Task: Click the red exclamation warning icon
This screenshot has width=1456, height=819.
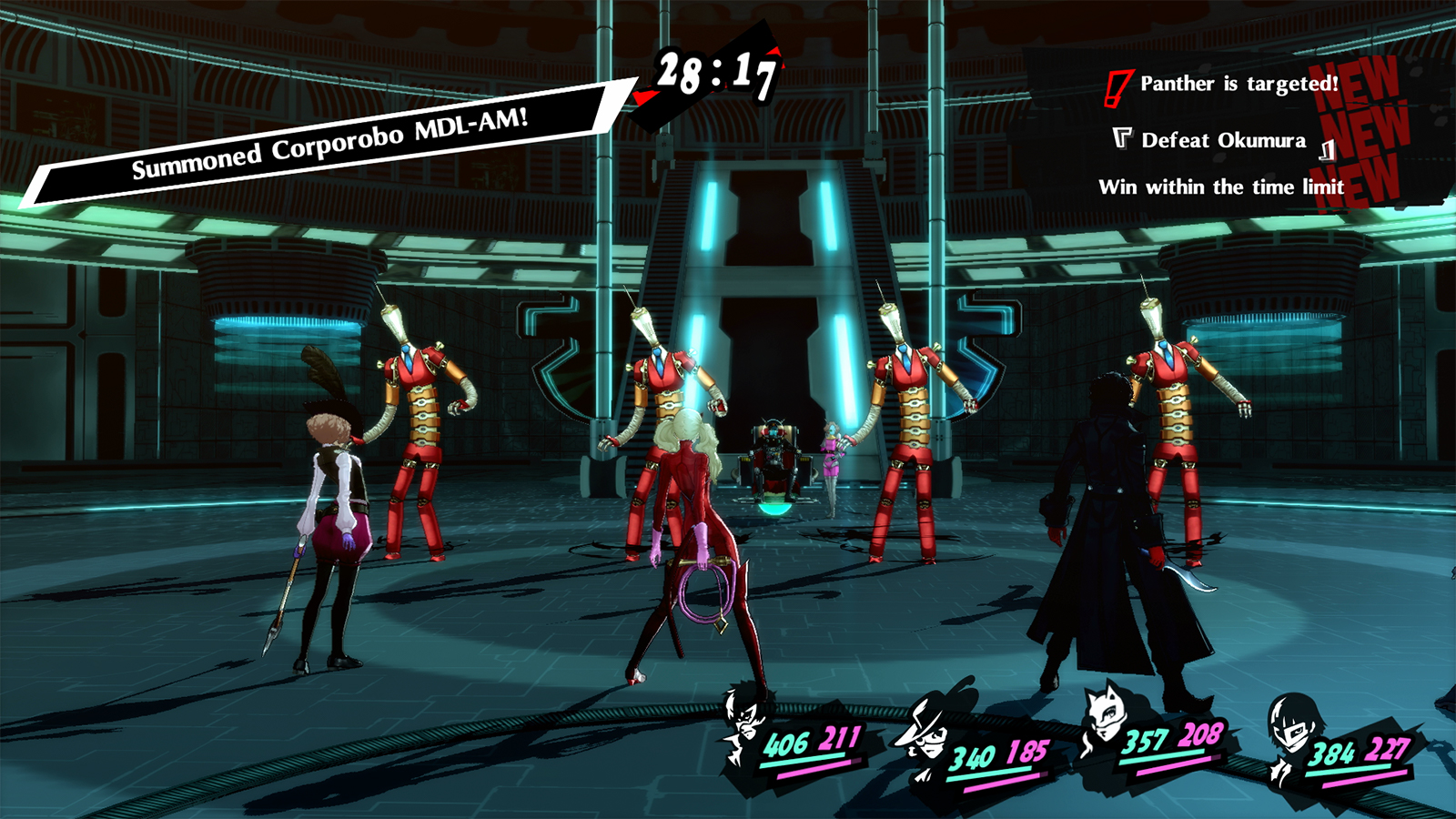Action: (1121, 86)
